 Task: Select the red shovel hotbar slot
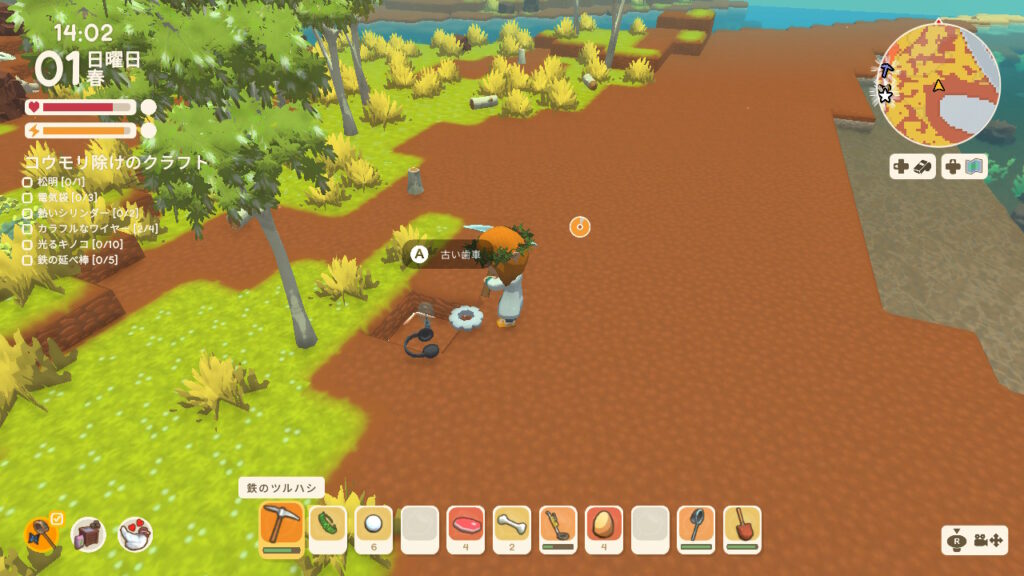pyautogui.click(x=741, y=526)
